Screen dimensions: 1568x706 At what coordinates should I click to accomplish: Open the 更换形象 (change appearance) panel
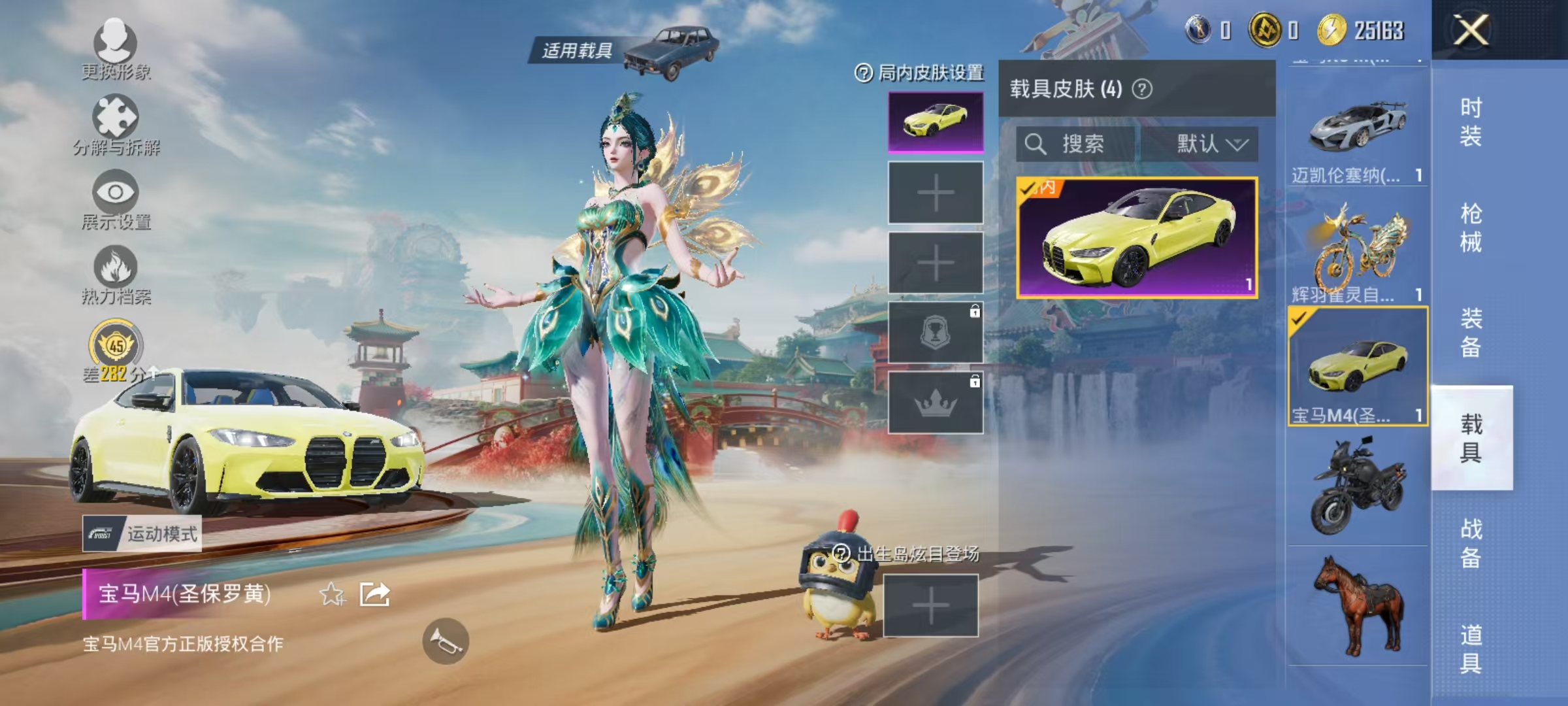116,49
